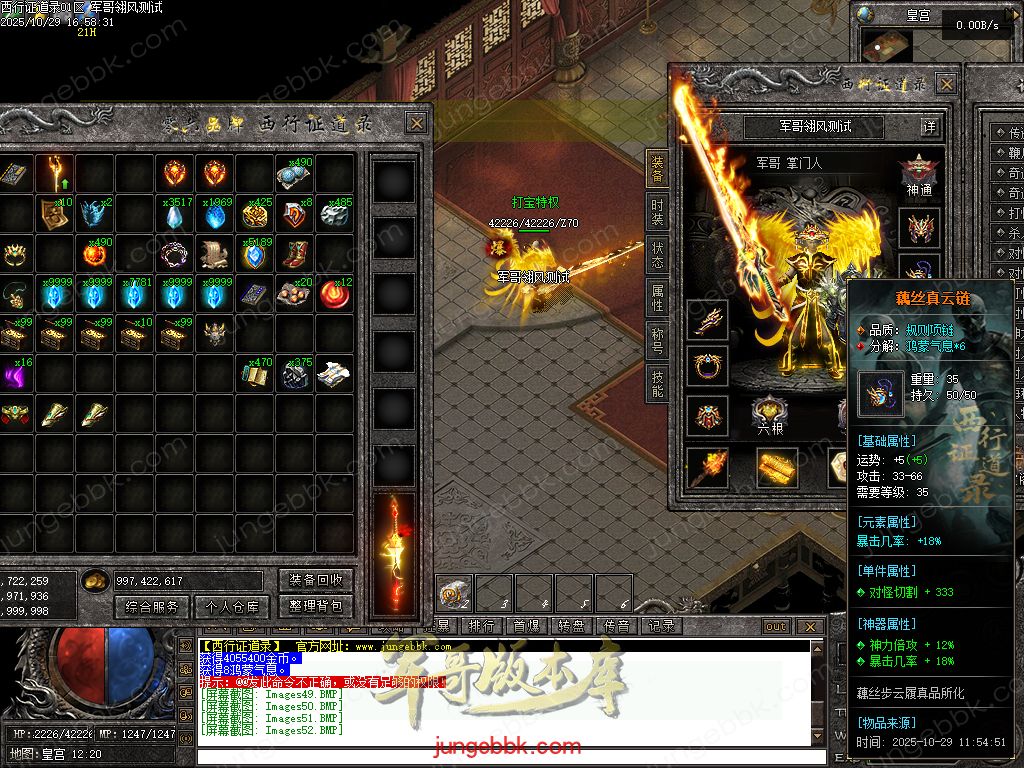
Task: Select the red boots in the bag
Action: 295,254
